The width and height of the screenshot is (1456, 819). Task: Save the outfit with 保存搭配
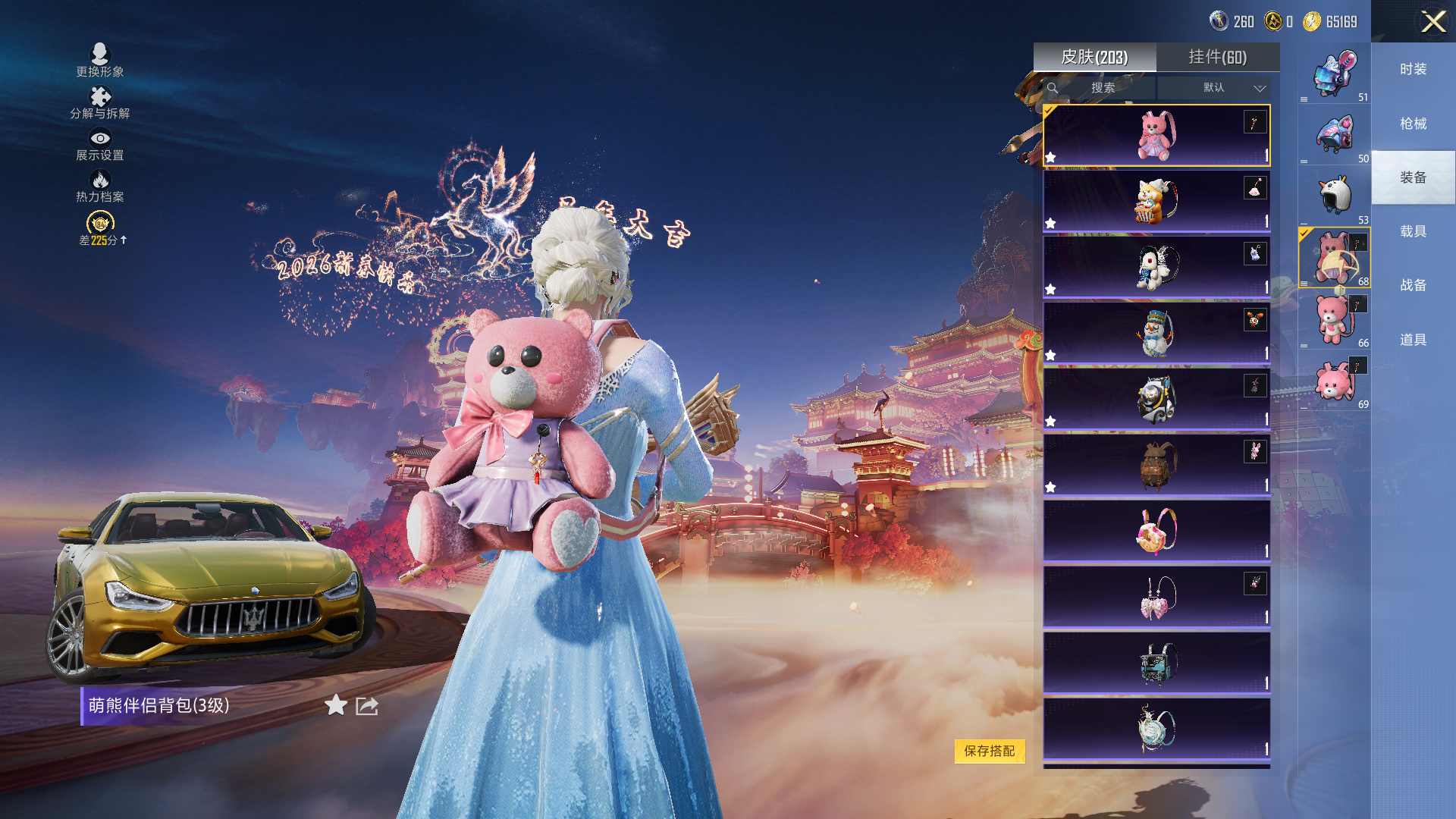coord(989,751)
